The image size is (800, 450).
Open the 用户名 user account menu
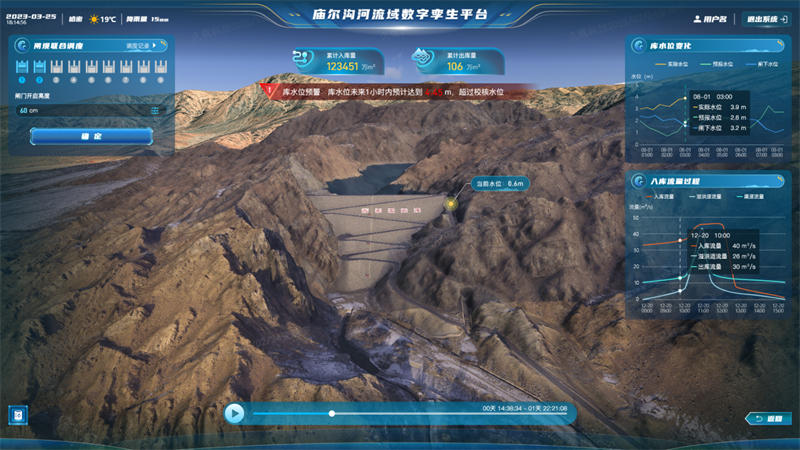[x=711, y=19]
